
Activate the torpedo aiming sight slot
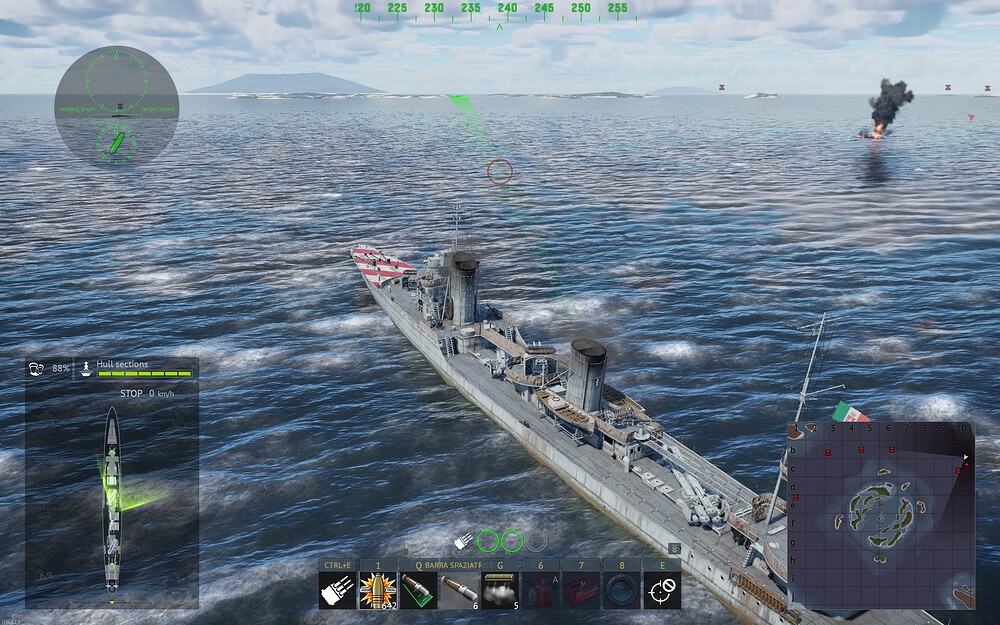(419, 591)
